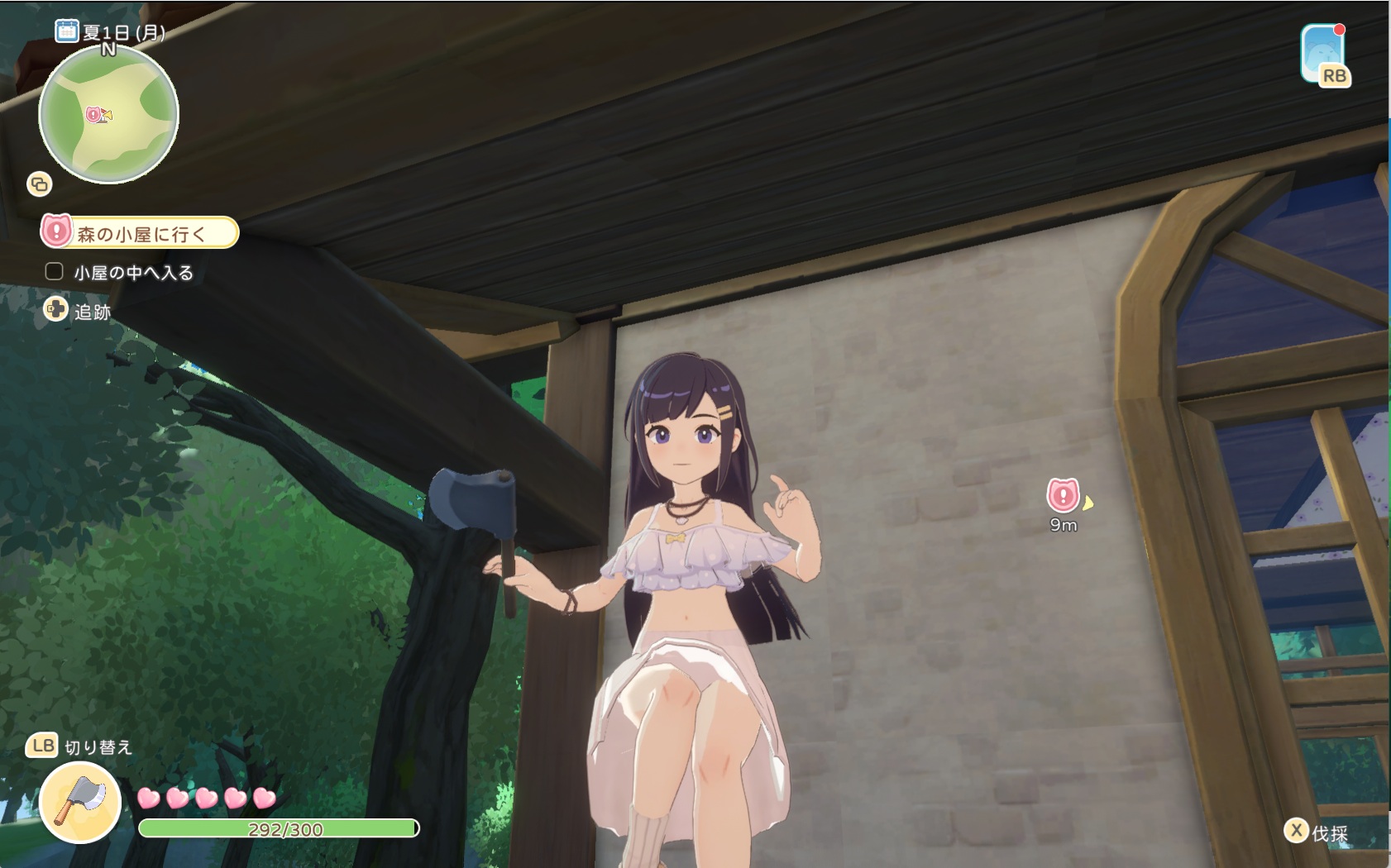Click the minimap view toggle icon

click(40, 184)
